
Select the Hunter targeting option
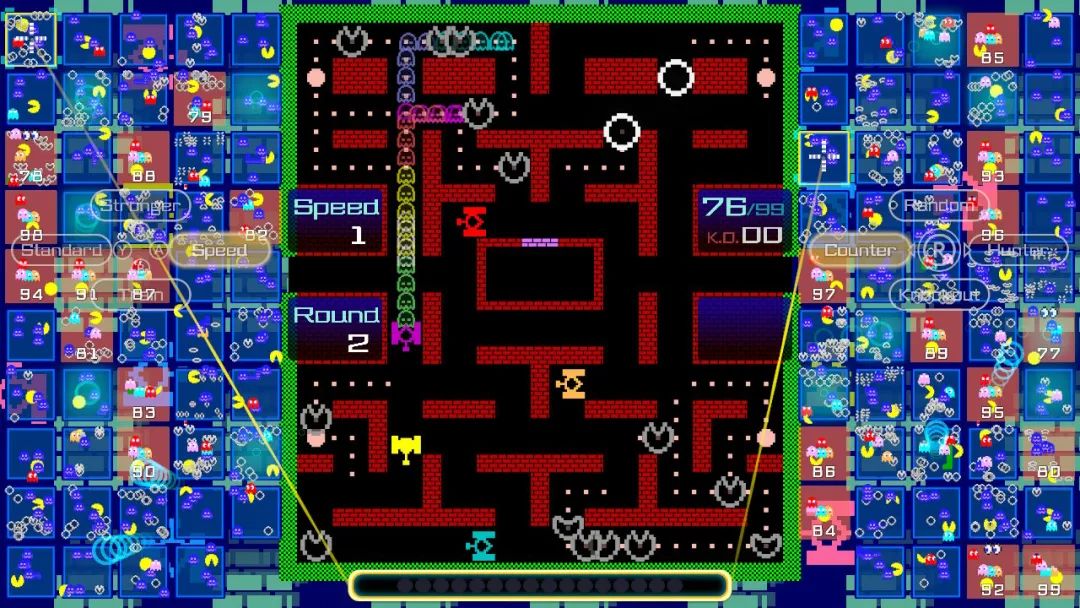pyautogui.click(x=1017, y=250)
